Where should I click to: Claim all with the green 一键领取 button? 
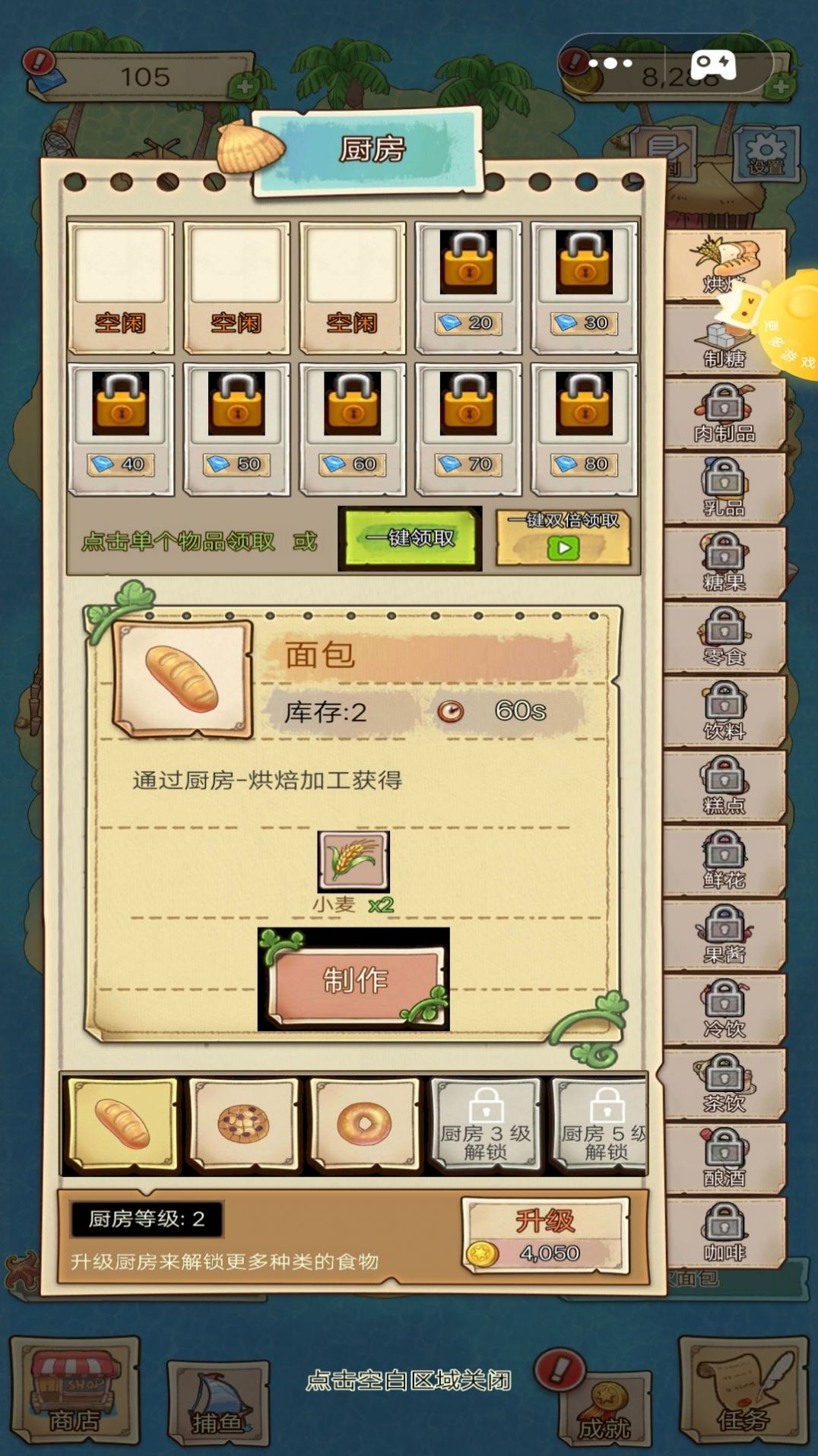pos(411,538)
